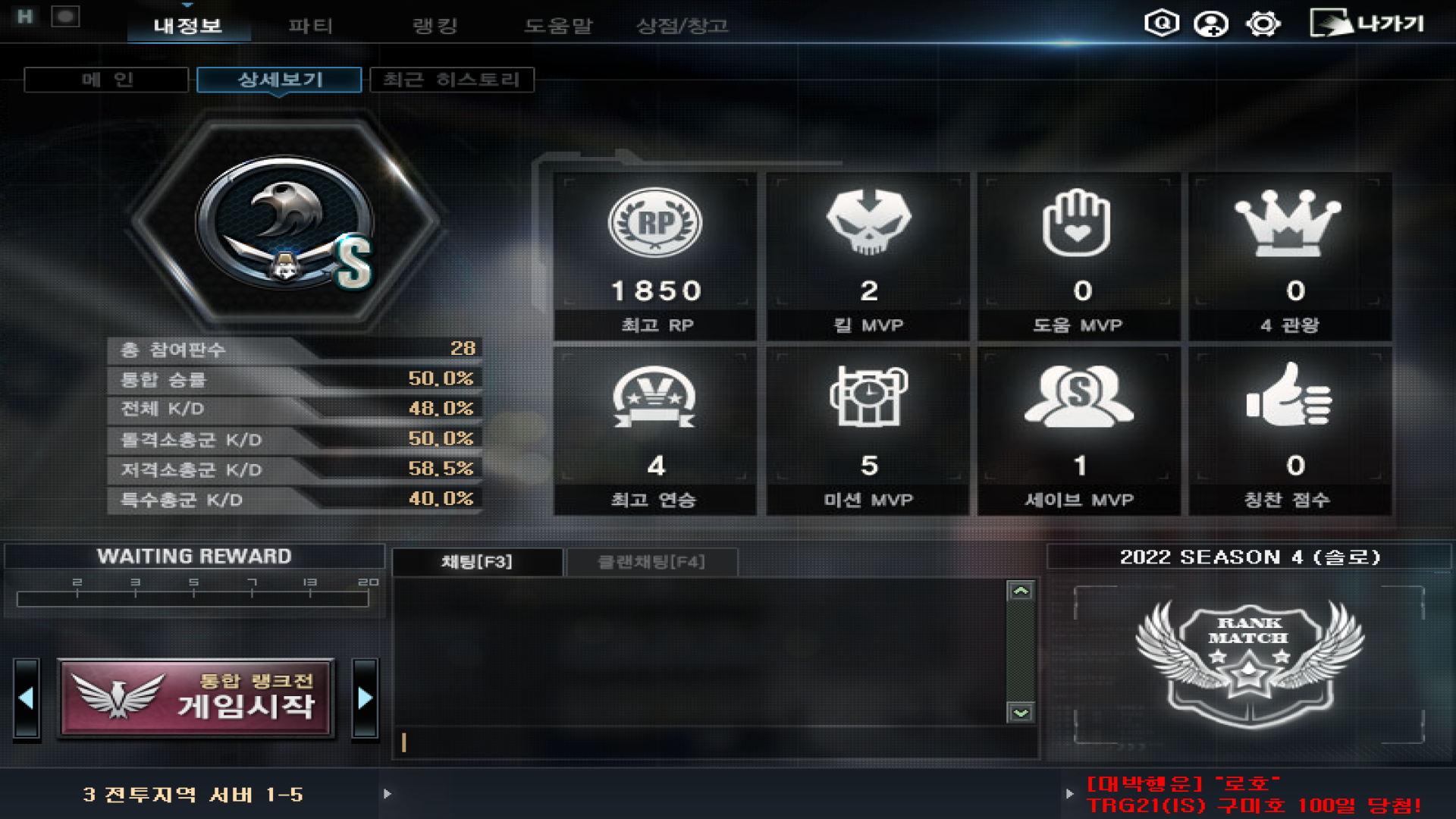Screen dimensions: 1456x819
Task: Select the 내정보 tab
Action: coord(188,26)
